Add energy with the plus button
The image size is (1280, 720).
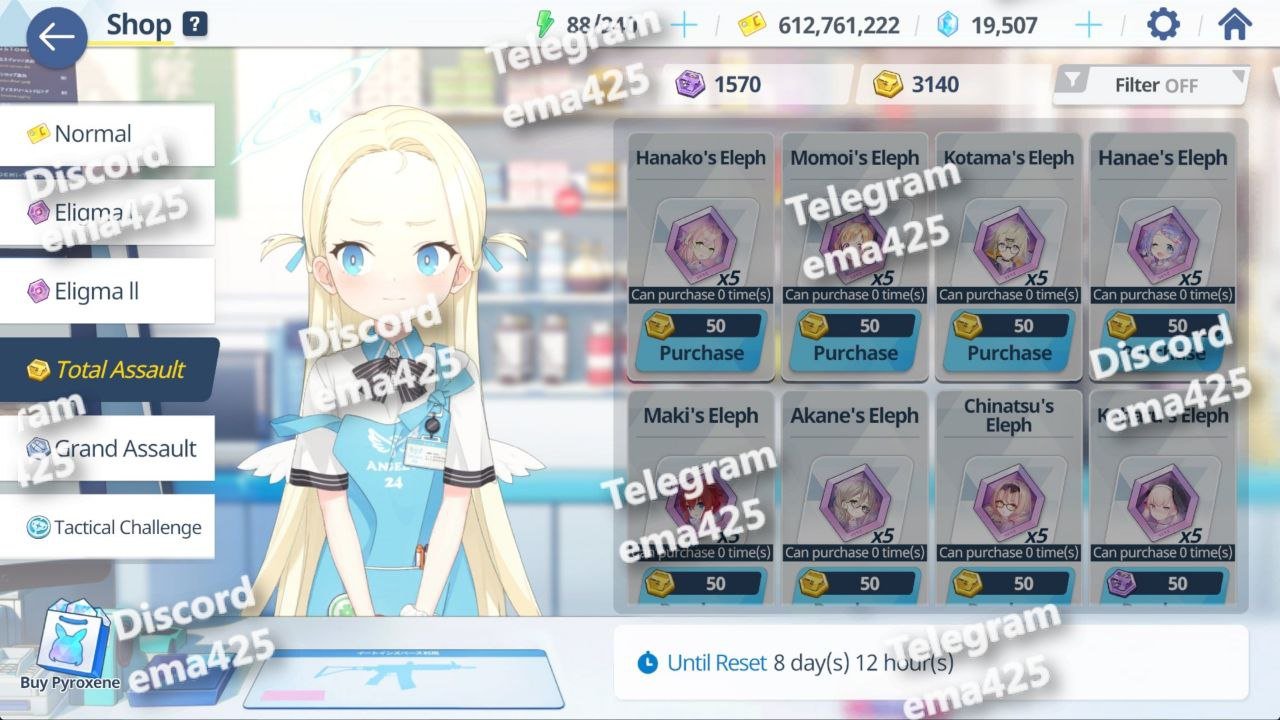684,25
